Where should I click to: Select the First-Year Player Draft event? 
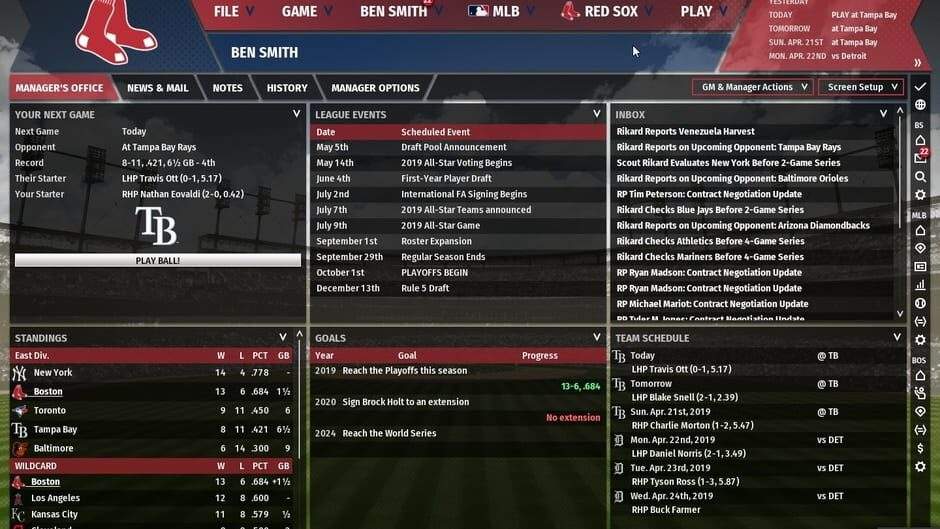(446, 179)
